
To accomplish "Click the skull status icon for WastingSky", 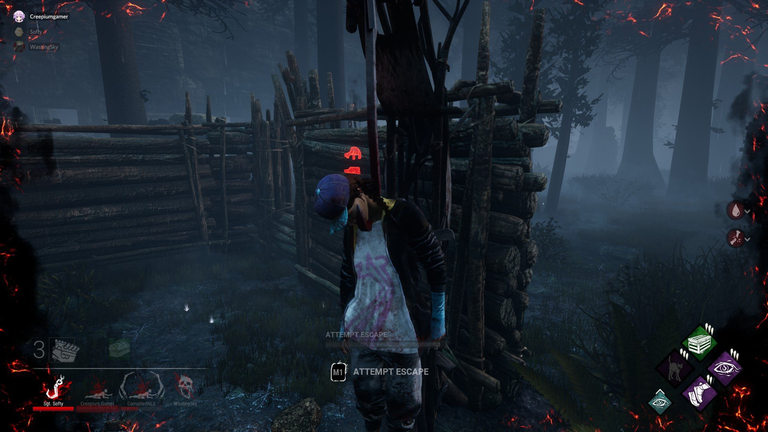I will (184, 385).
